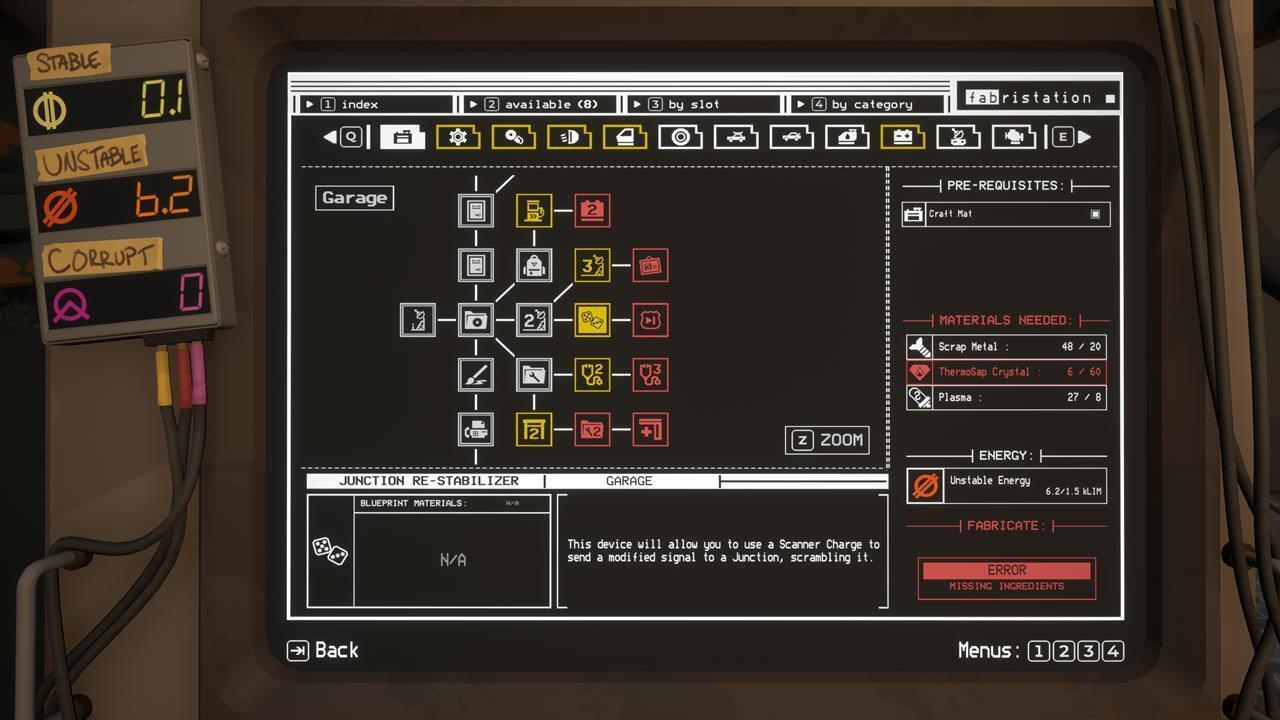
Task: Select the gear upgrades category tab
Action: [459, 137]
